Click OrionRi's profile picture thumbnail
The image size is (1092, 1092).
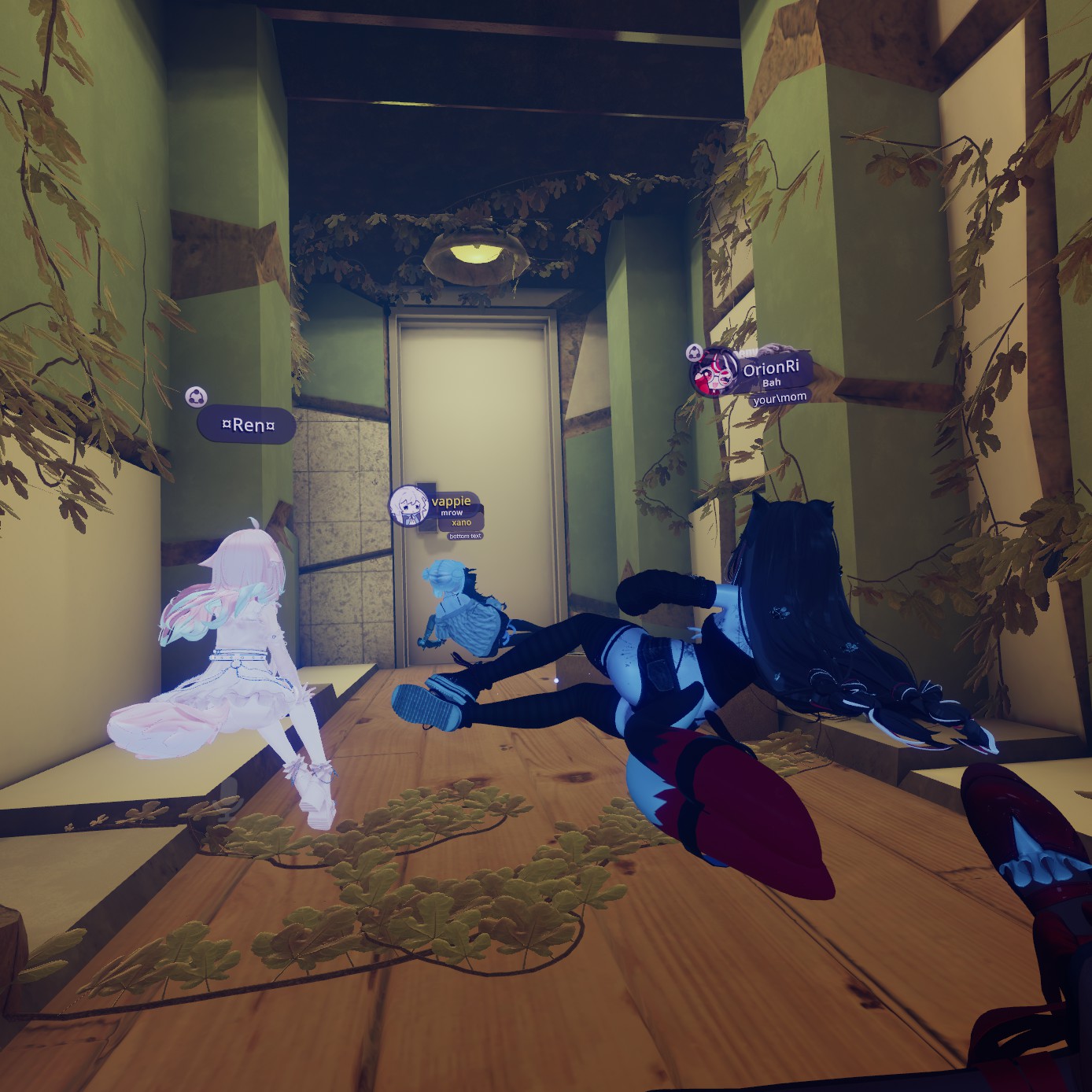[714, 373]
